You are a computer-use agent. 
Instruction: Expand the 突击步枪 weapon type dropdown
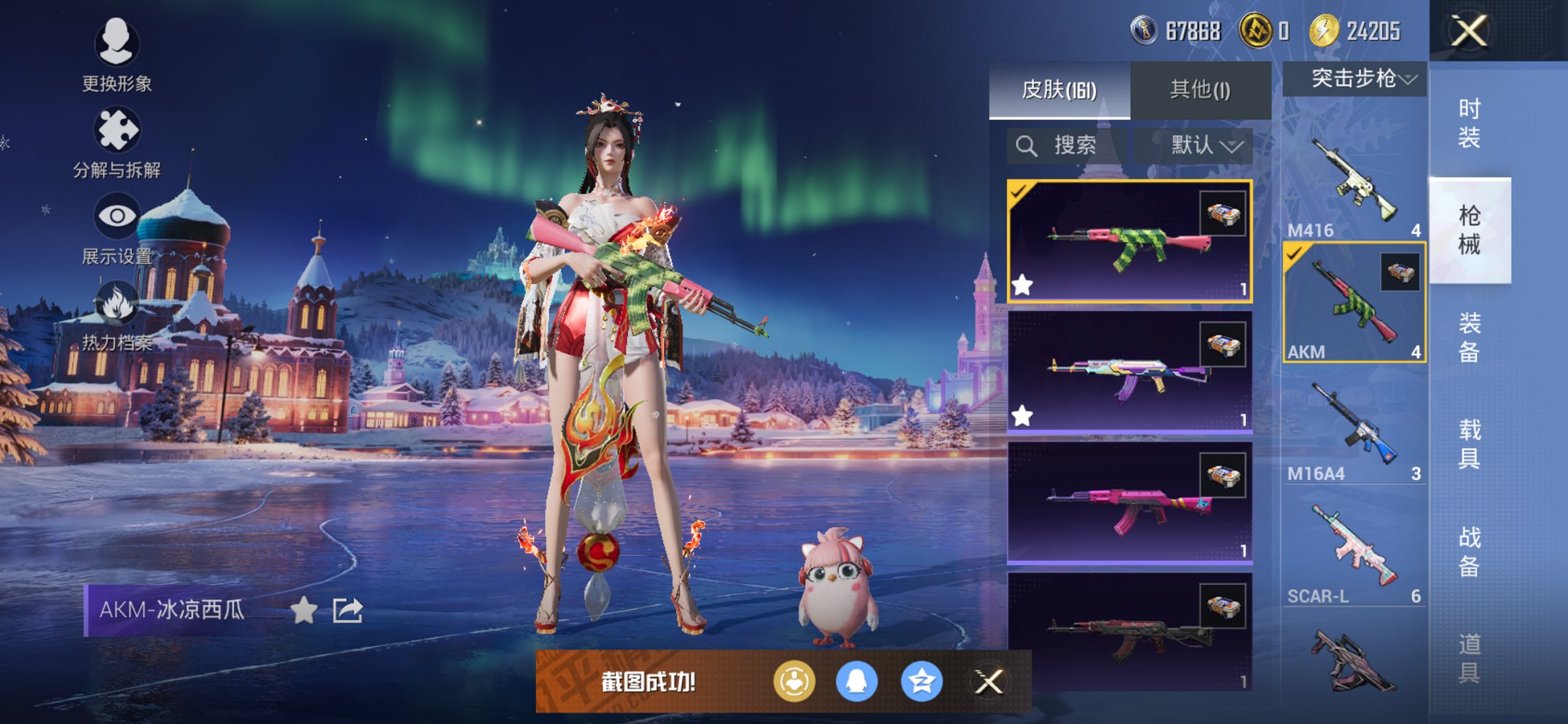point(1354,78)
